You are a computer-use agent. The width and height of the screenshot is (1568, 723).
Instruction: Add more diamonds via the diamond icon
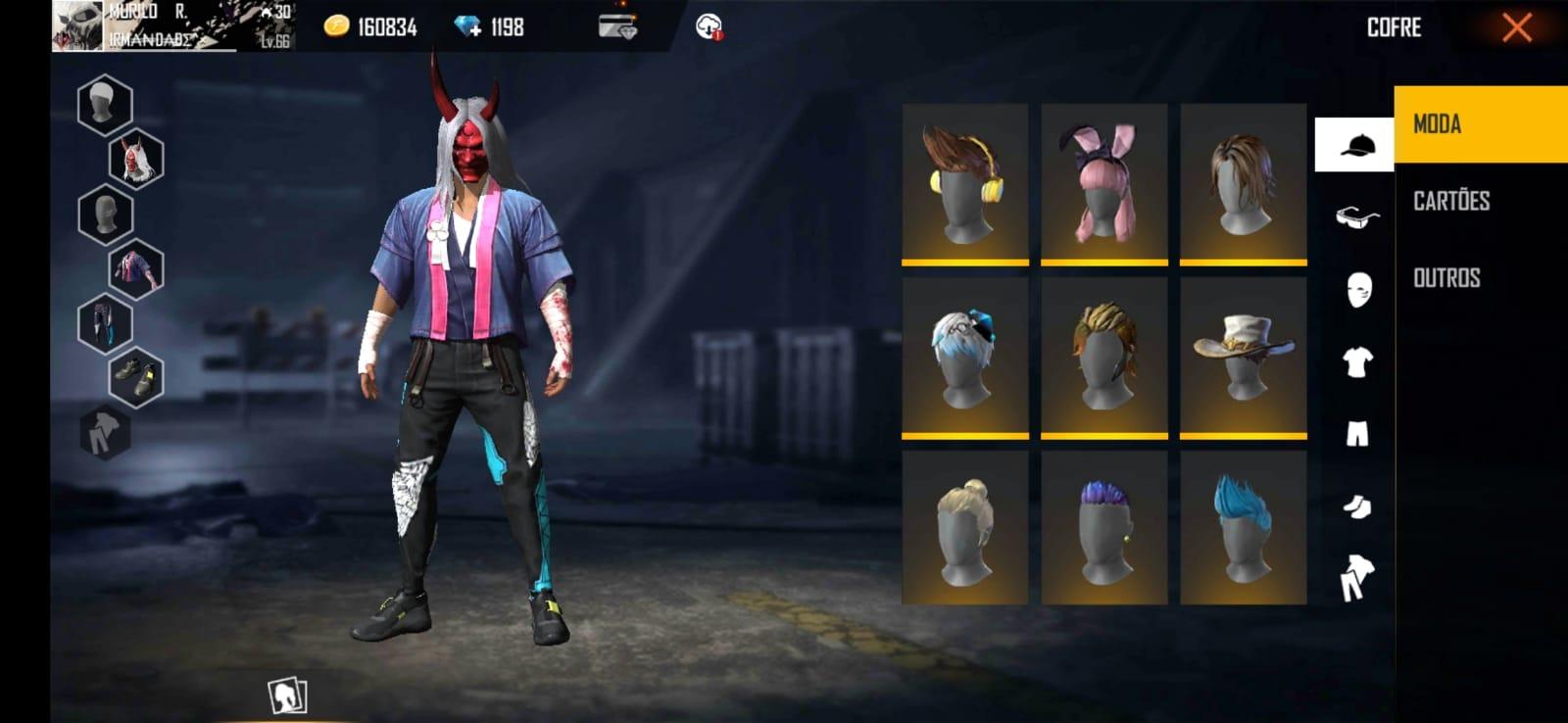[x=468, y=27]
